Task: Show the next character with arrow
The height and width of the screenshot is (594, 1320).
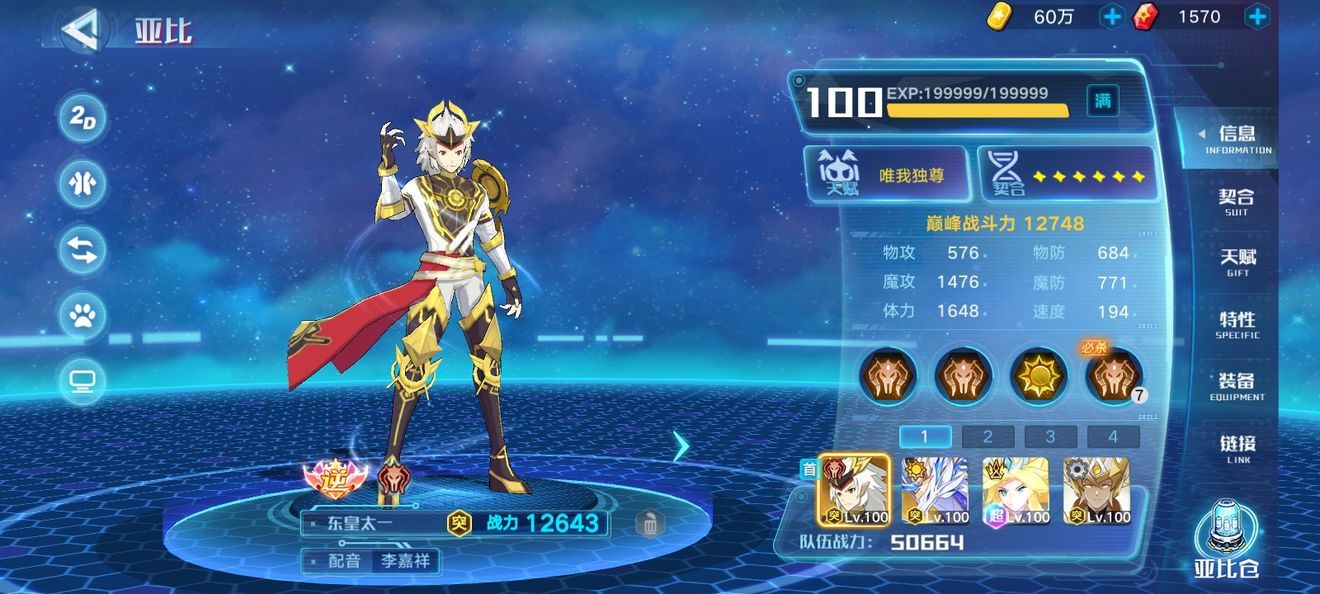Action: [681, 446]
